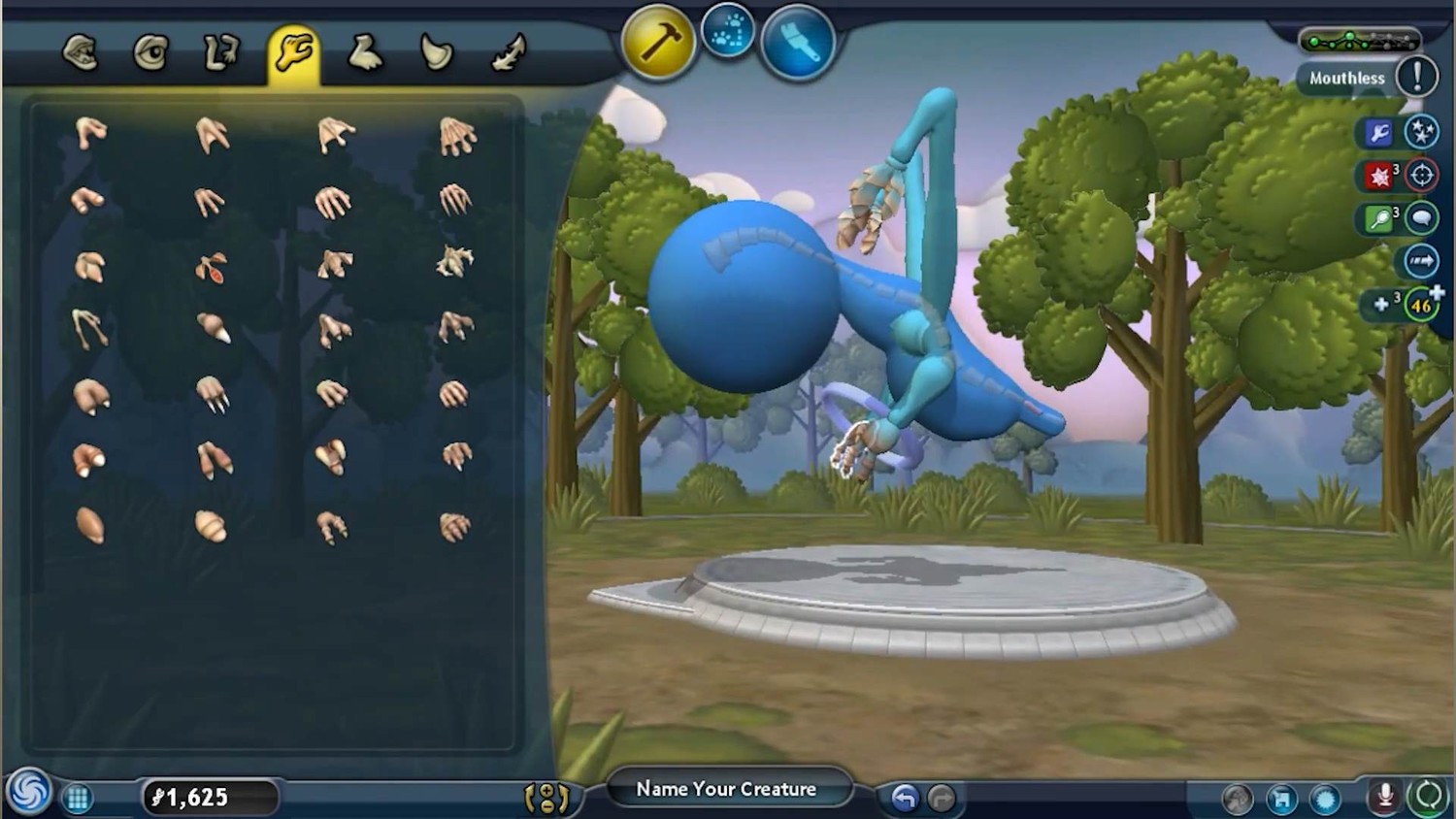This screenshot has width=1456, height=819.
Task: Open the Spore swirl main menu
Action: (x=28, y=792)
